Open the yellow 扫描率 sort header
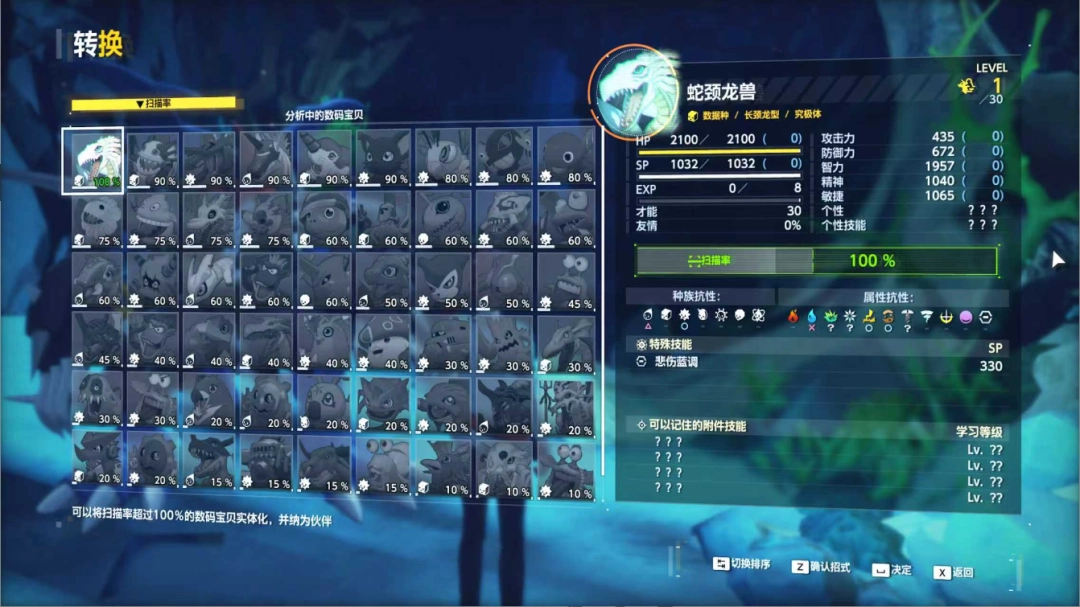Viewport: 1080px width, 607px height. pyautogui.click(x=153, y=103)
